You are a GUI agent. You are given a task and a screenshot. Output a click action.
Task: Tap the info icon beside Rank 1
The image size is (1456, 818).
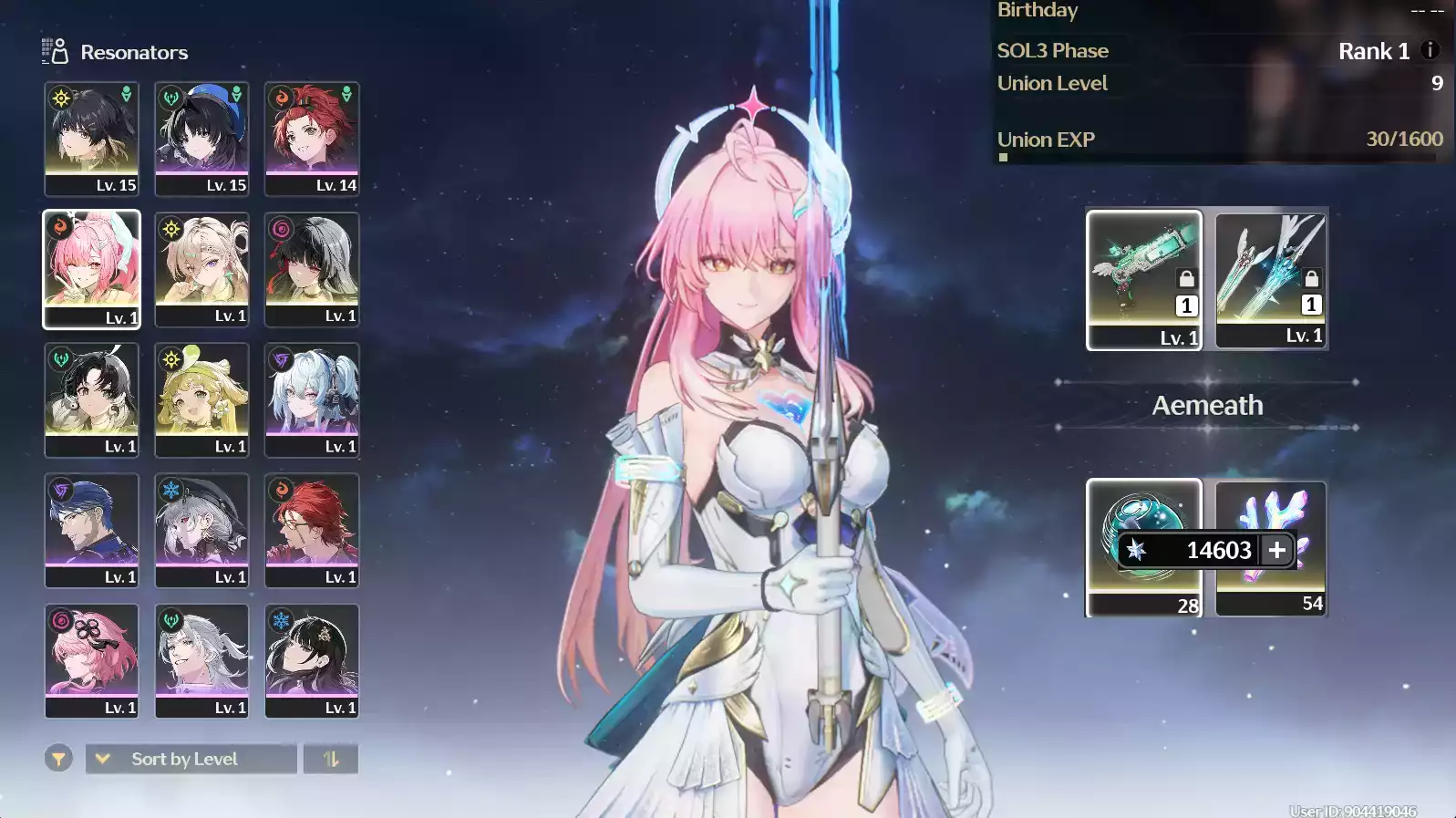1428,51
